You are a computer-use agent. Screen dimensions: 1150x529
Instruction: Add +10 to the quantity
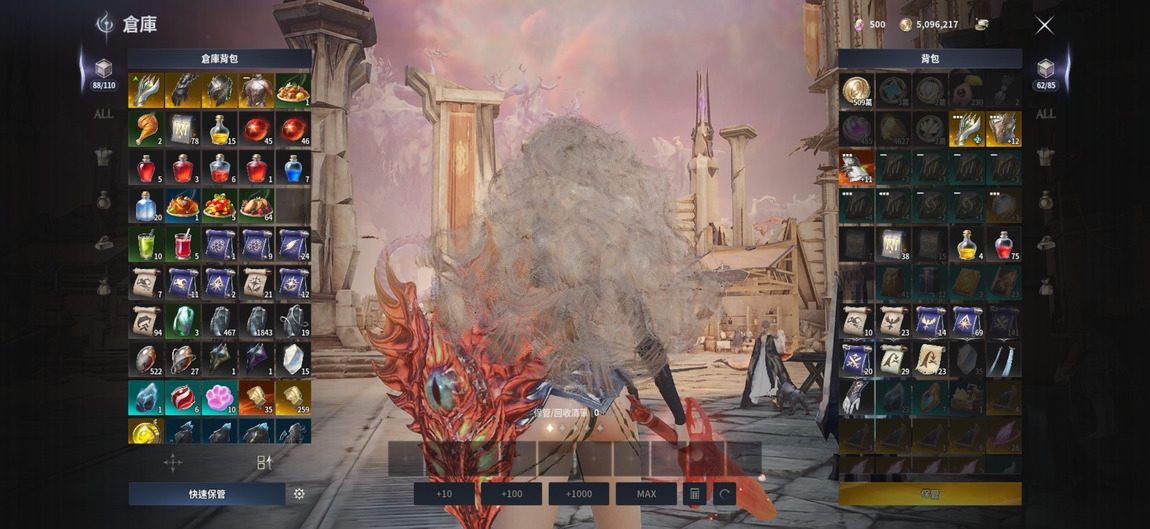(x=444, y=494)
